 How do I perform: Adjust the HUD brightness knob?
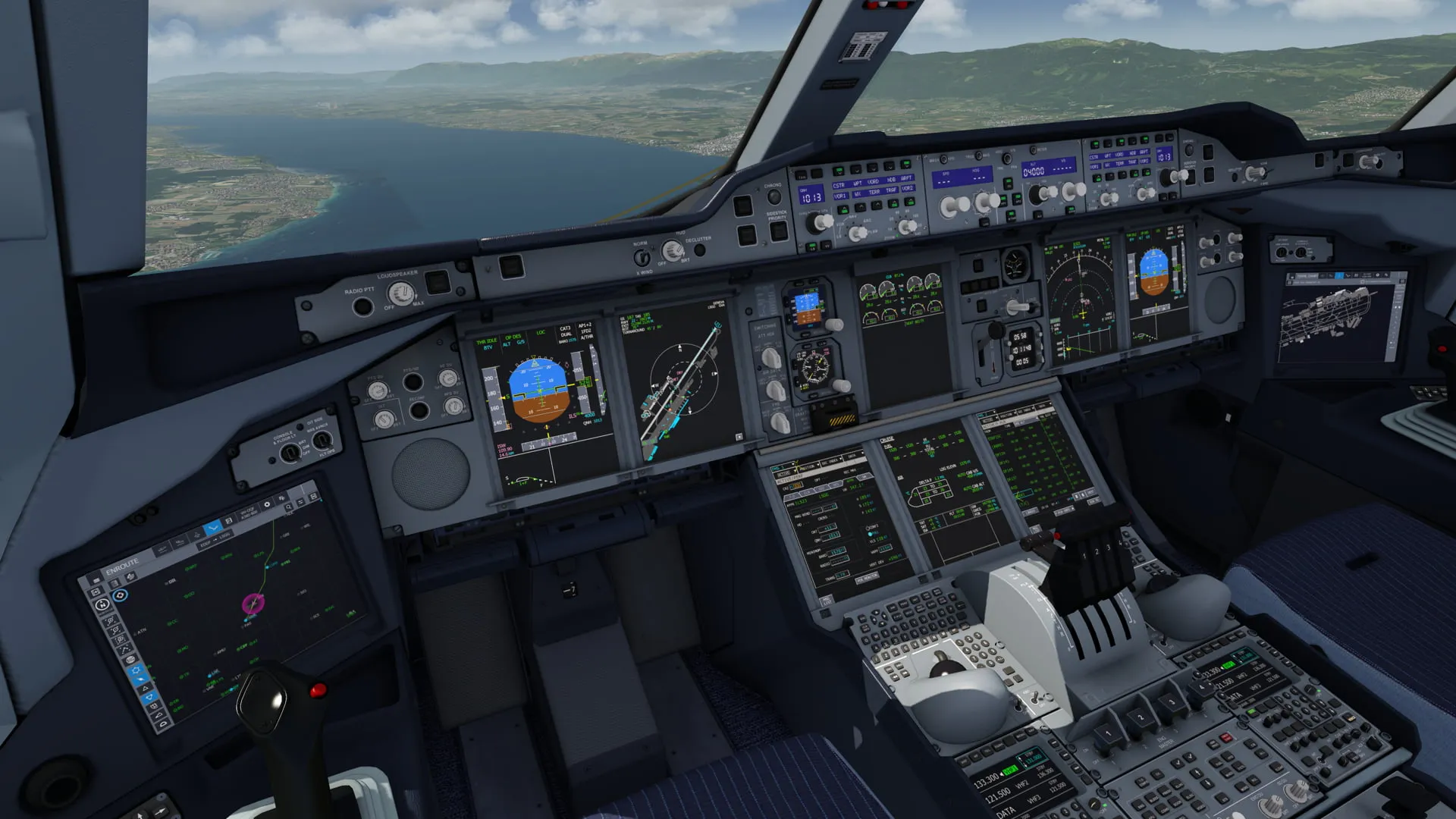click(671, 250)
